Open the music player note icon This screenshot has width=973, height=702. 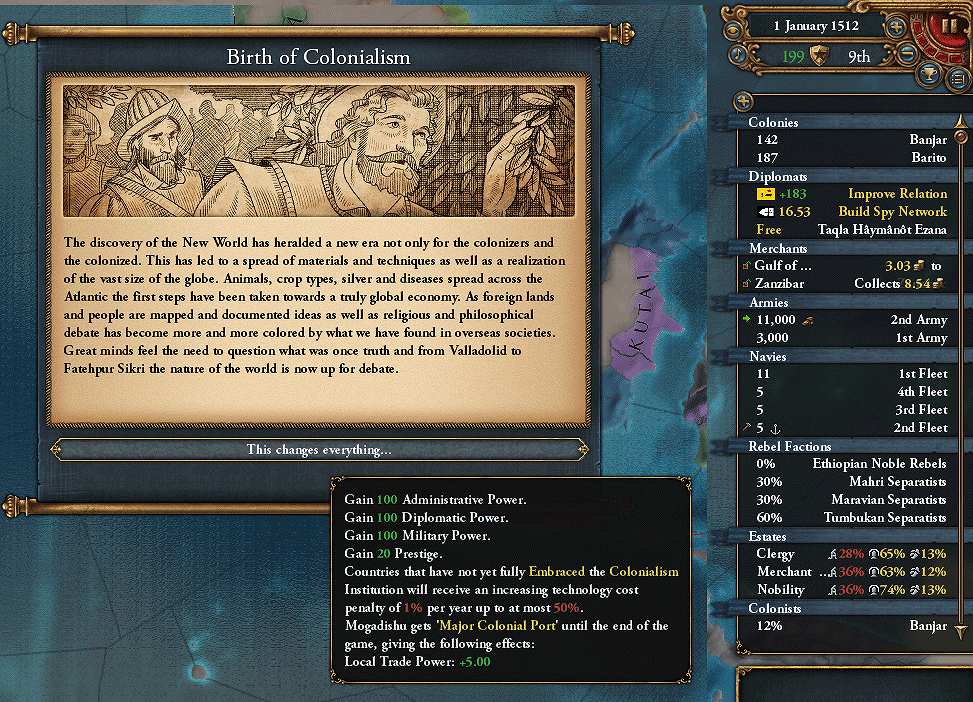(741, 55)
